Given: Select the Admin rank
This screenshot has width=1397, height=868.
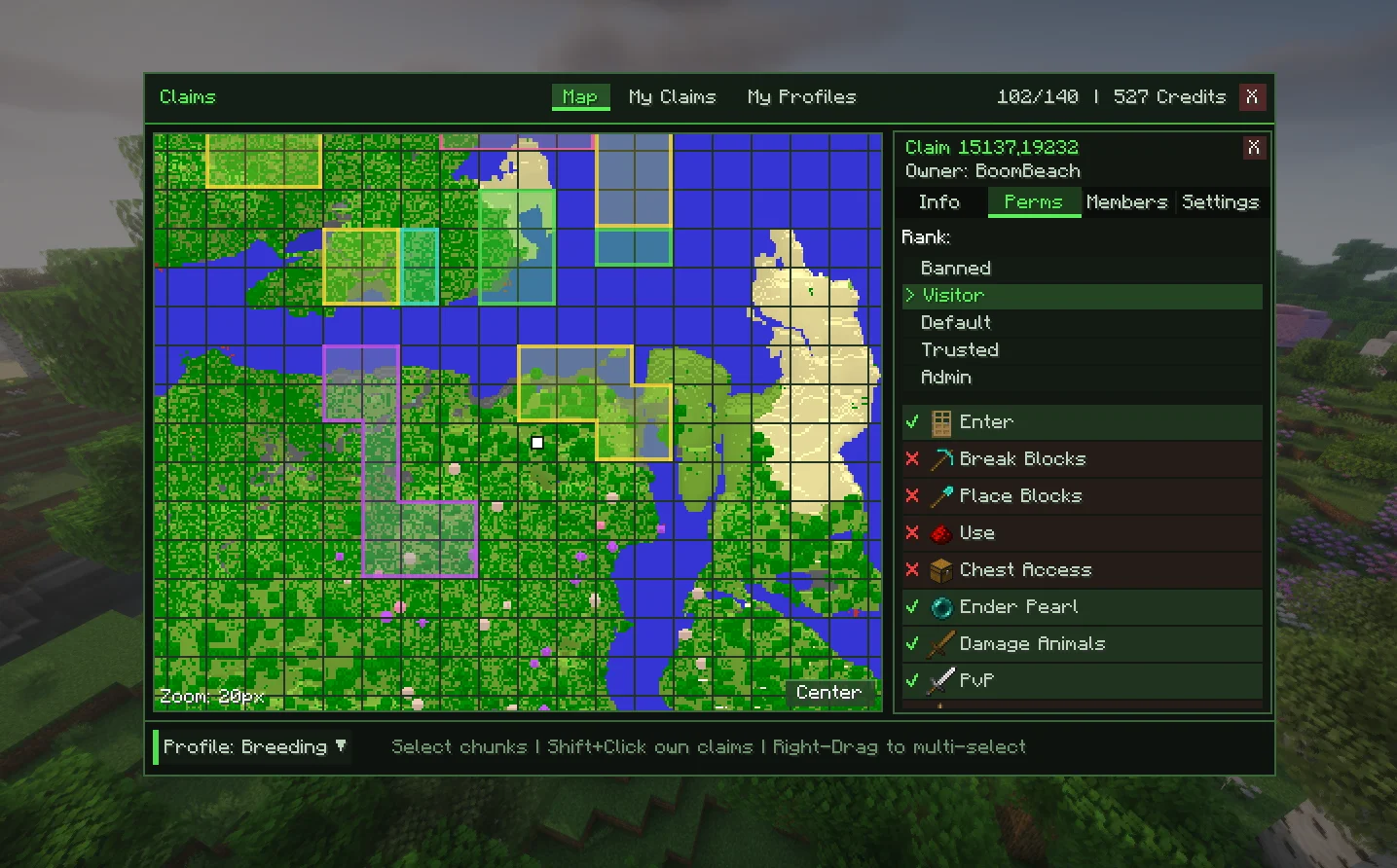Looking at the screenshot, I should 946,377.
